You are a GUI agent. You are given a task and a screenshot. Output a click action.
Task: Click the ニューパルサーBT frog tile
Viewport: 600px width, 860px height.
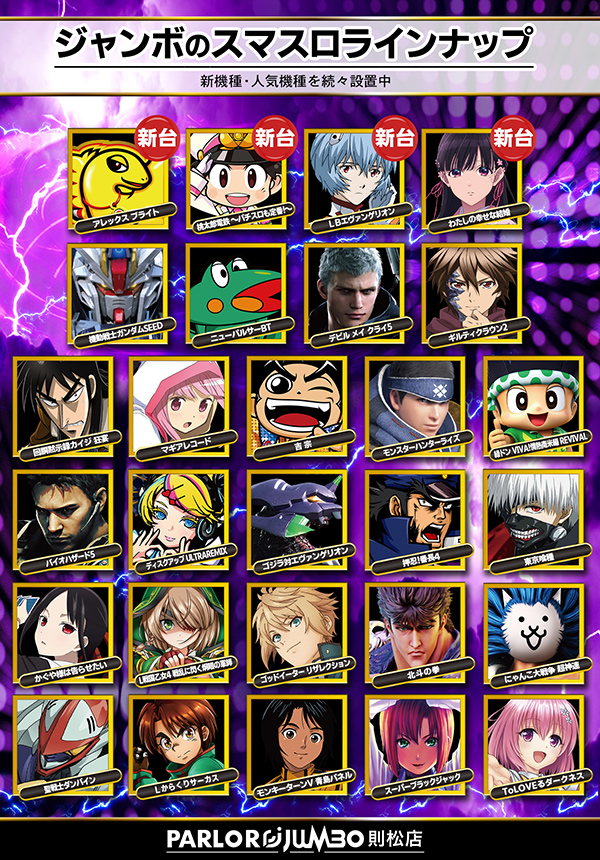point(236,290)
